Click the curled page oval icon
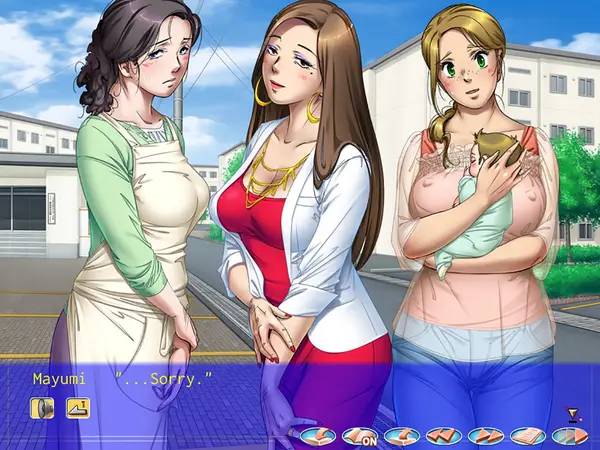The width and height of the screenshot is (600, 450). tap(401, 436)
